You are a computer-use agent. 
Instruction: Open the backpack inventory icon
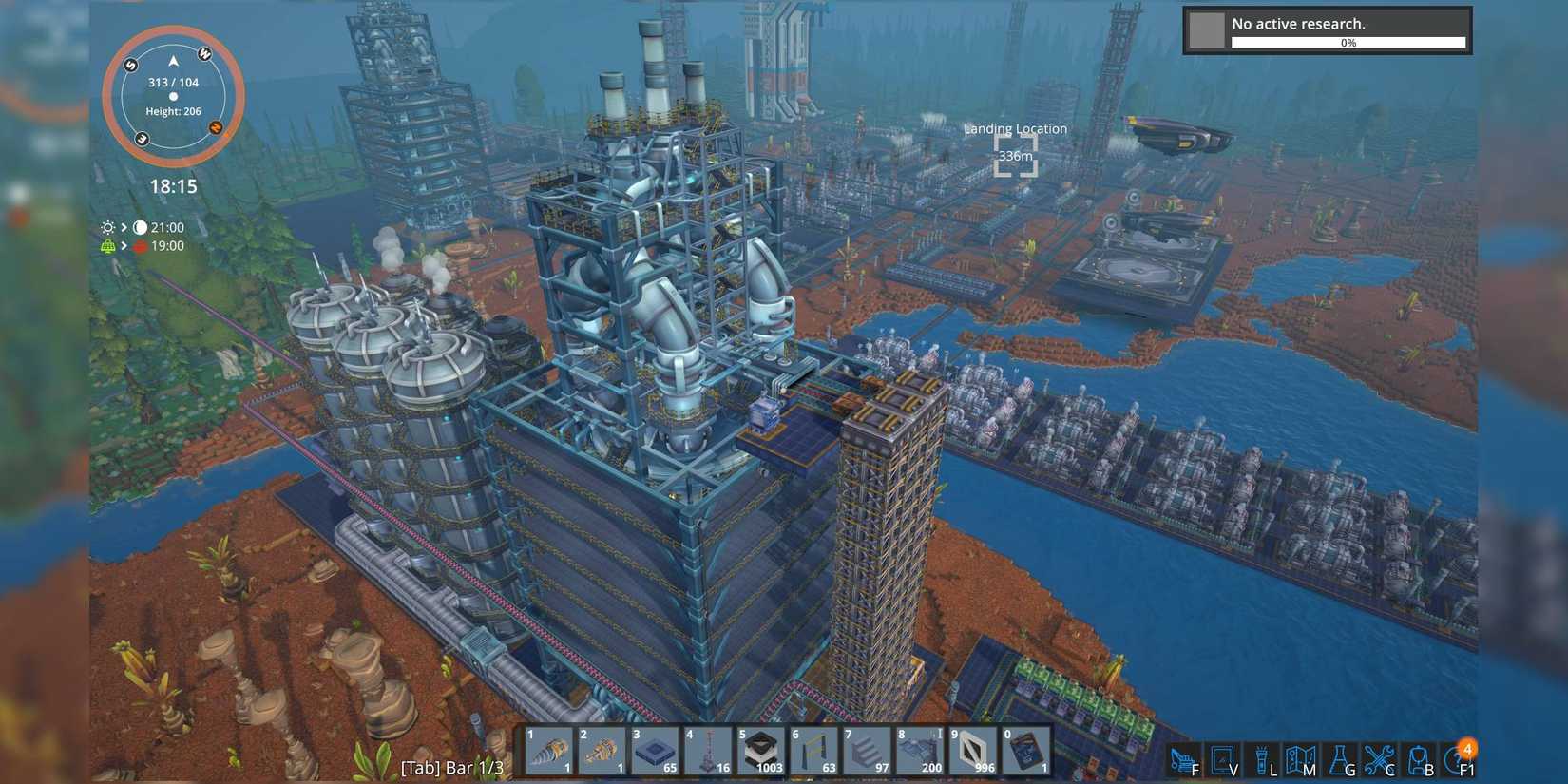point(1416,757)
